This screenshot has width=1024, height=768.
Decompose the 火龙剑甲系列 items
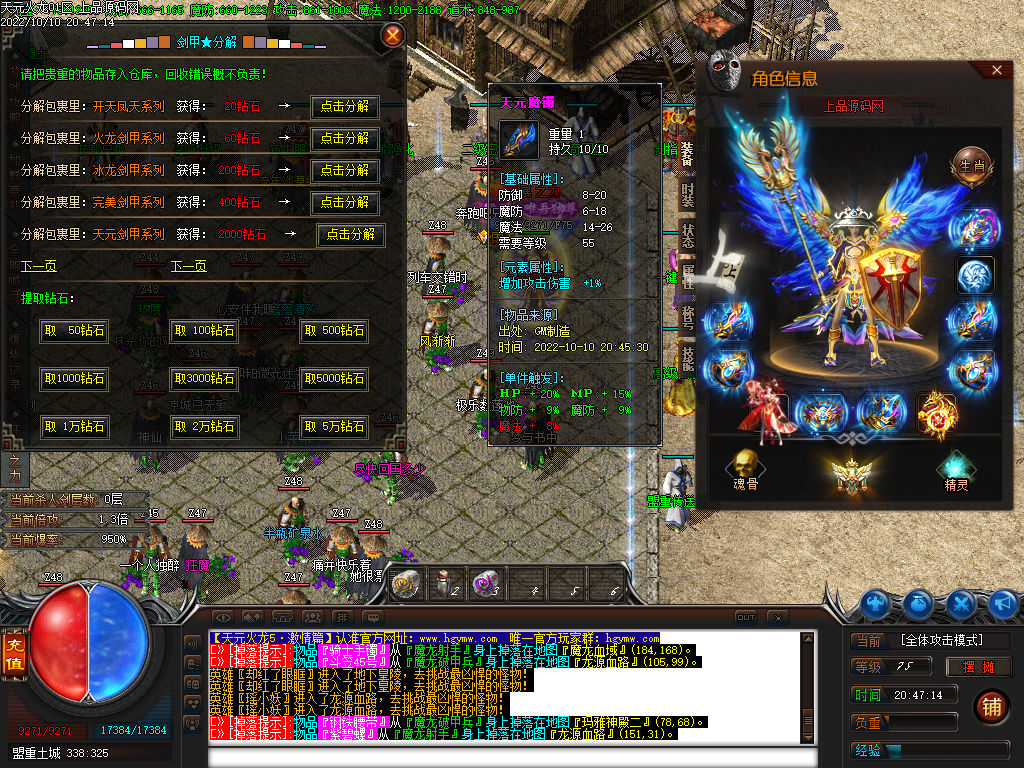coord(345,138)
